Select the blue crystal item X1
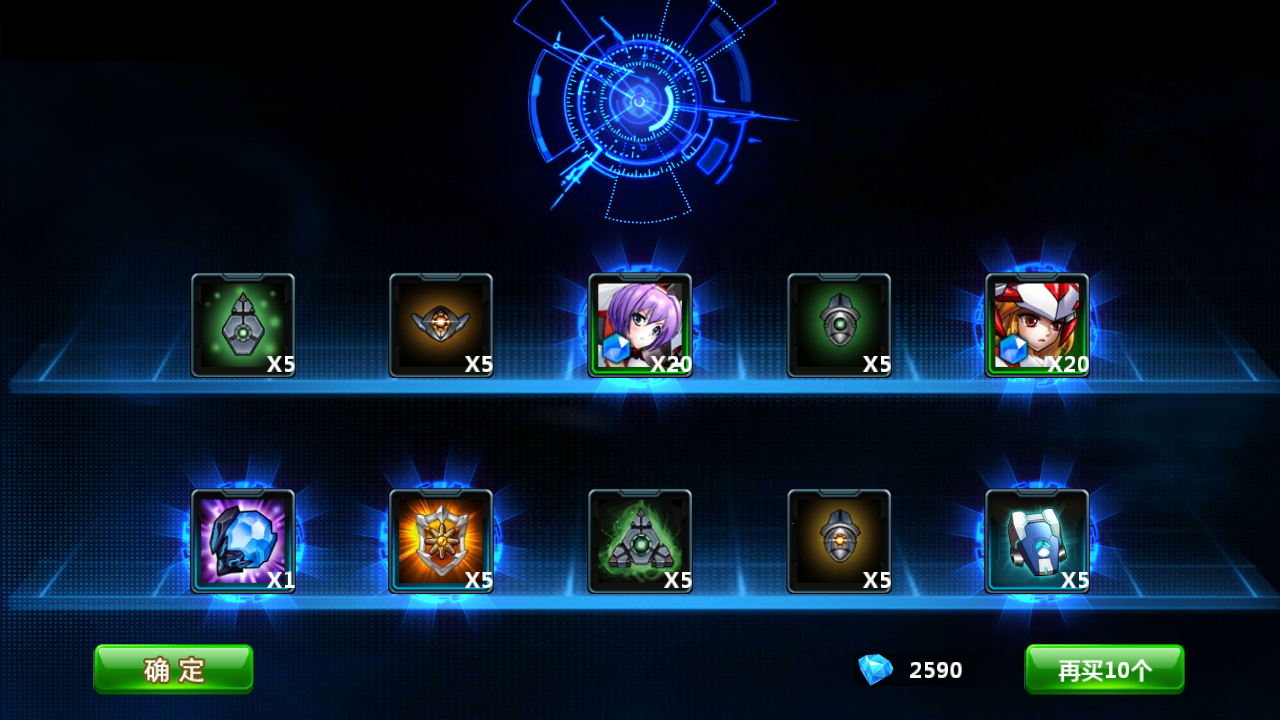 pyautogui.click(x=243, y=541)
